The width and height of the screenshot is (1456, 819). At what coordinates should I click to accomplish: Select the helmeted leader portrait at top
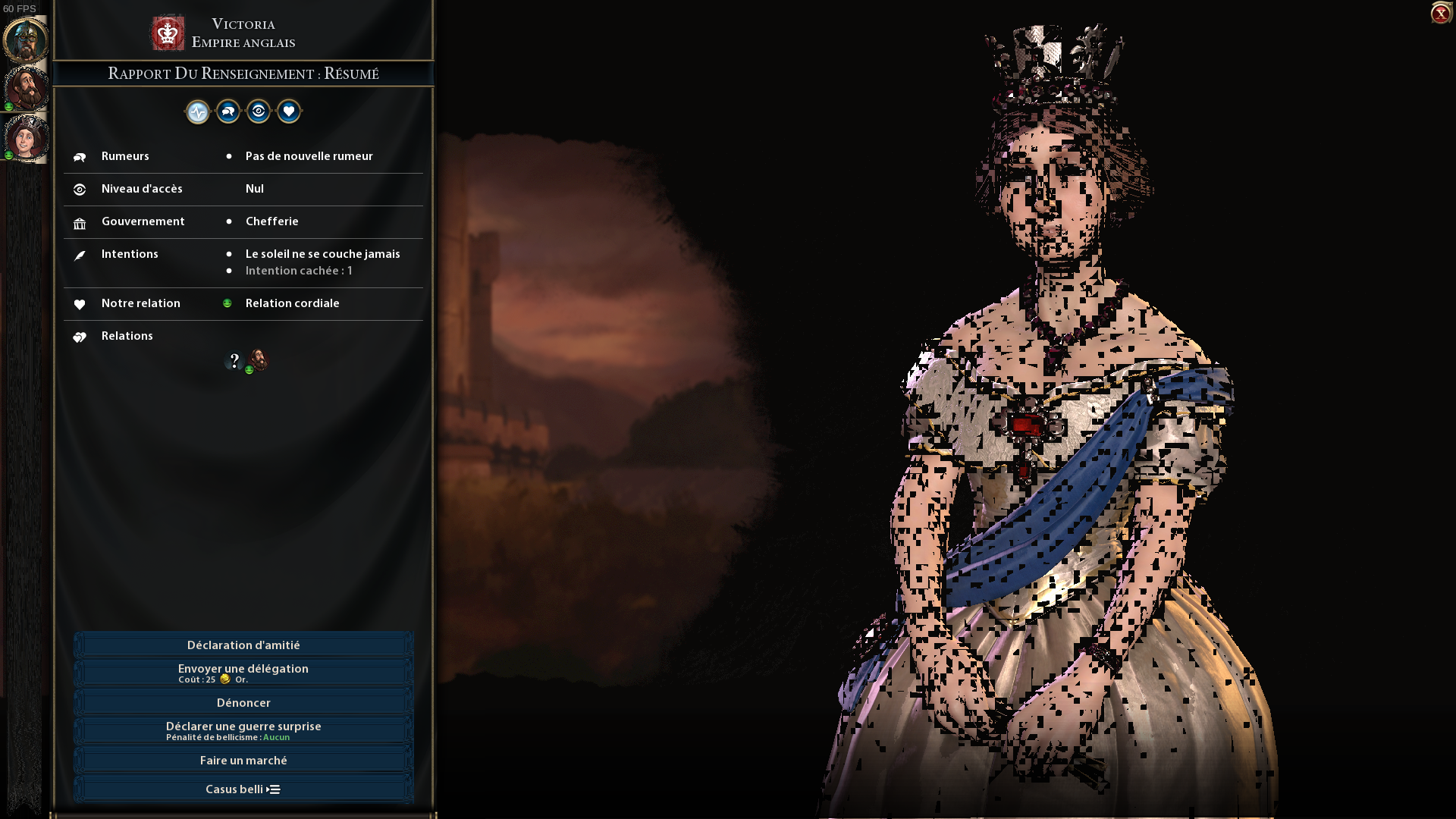[x=27, y=39]
